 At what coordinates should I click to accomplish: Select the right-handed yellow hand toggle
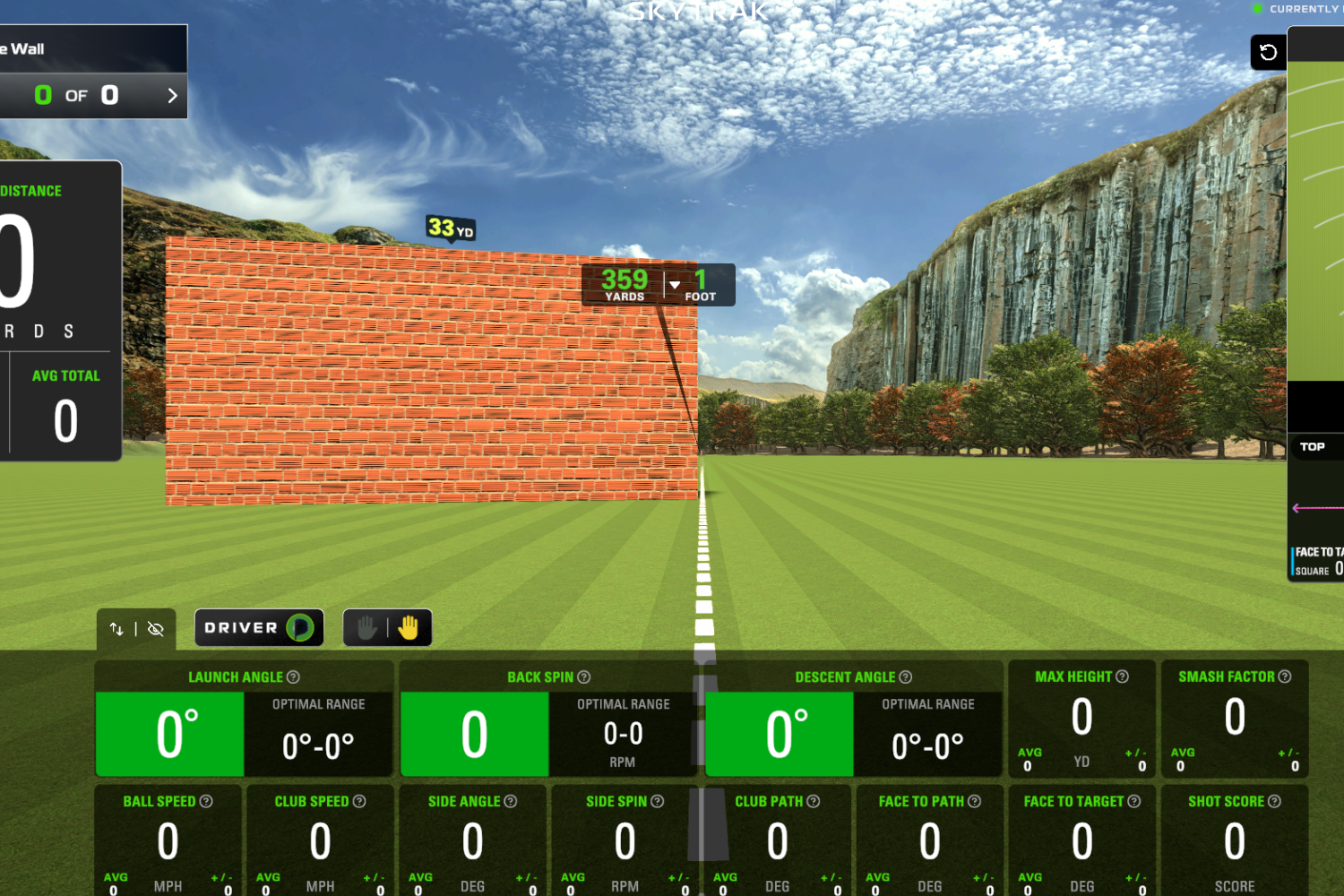[408, 627]
